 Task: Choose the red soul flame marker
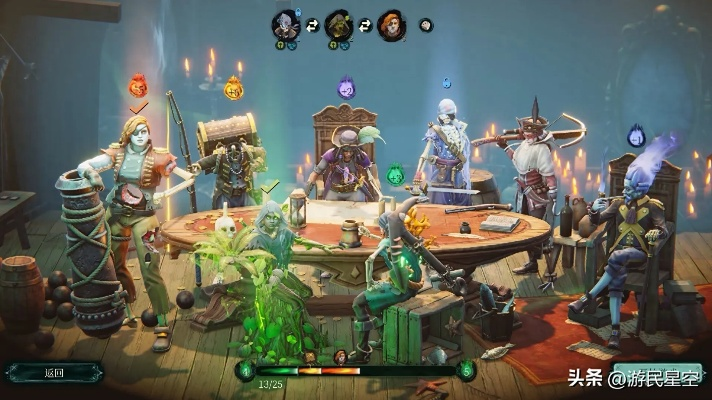click(138, 85)
